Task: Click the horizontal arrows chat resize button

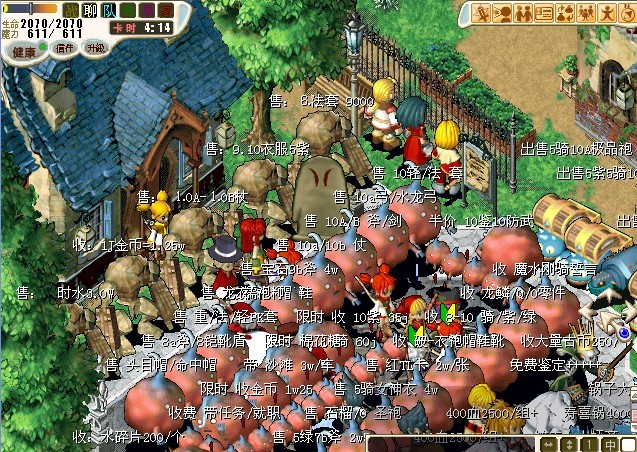Action: point(549,444)
